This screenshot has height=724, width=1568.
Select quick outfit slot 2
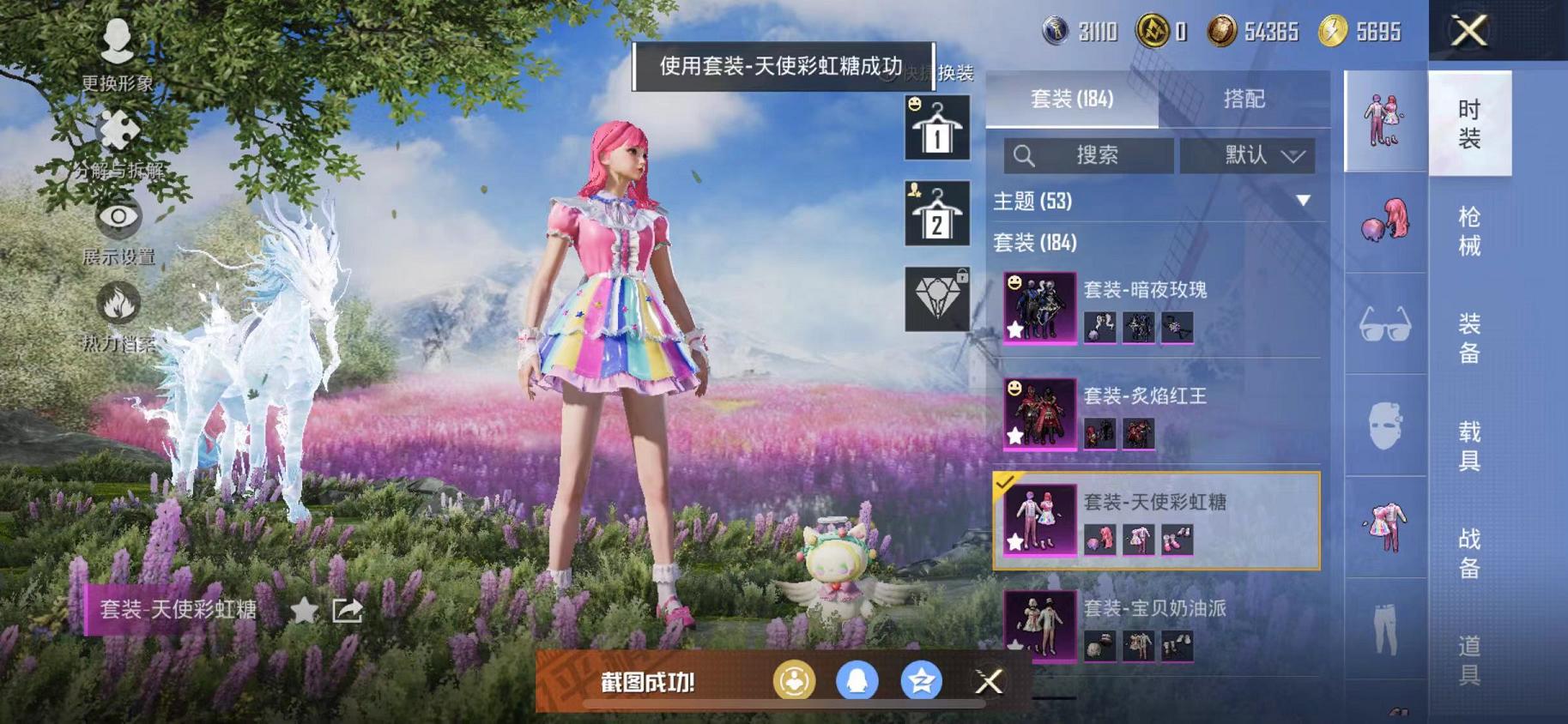click(x=935, y=214)
